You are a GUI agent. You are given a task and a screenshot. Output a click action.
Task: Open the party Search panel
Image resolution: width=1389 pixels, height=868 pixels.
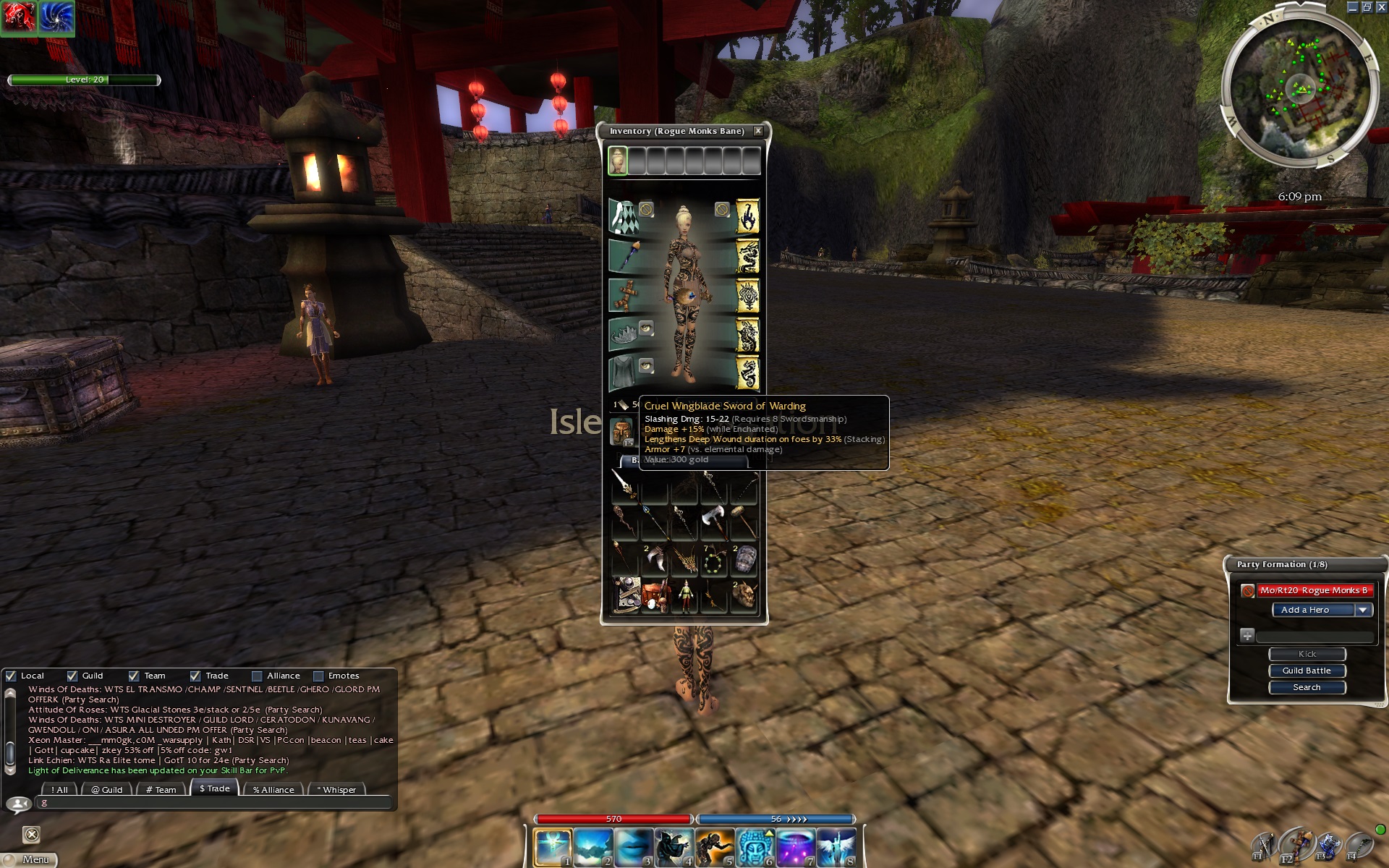(x=1307, y=687)
